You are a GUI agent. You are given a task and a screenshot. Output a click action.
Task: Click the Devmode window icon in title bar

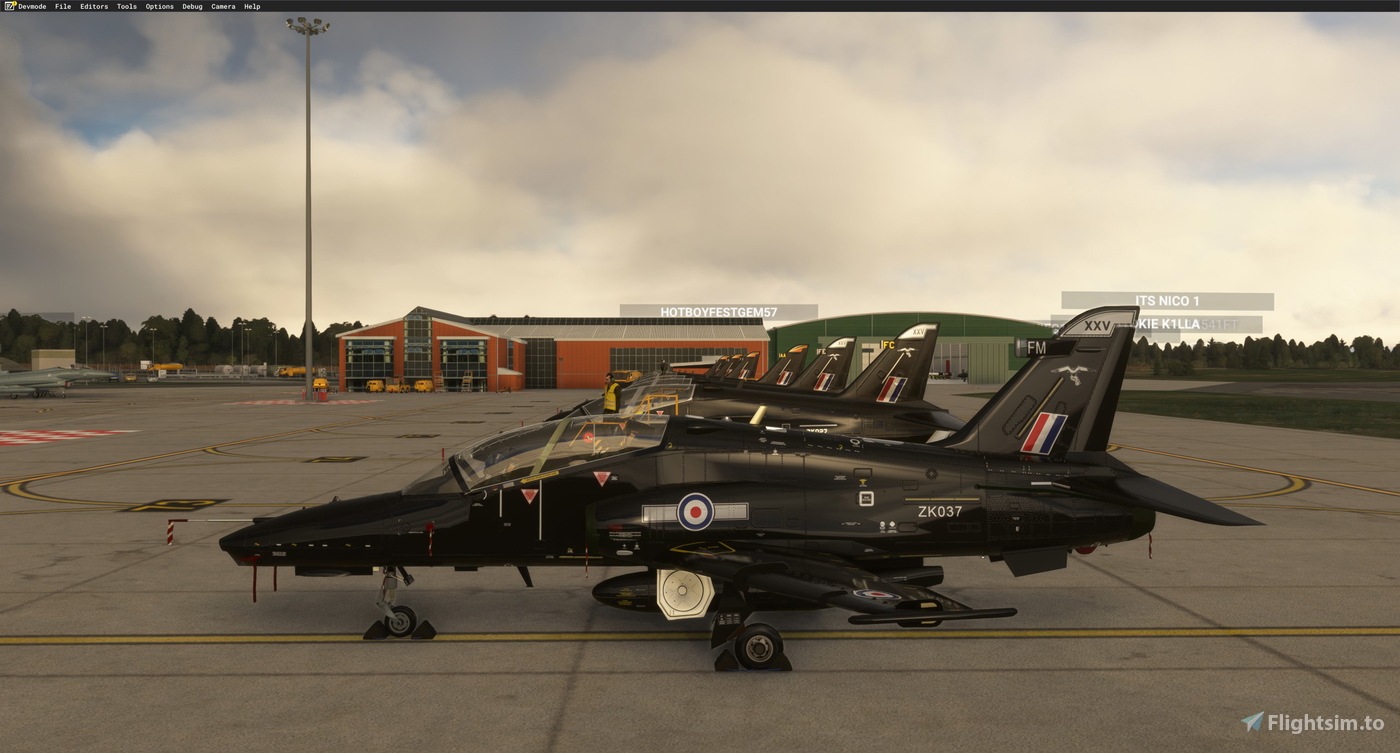pos(8,5)
